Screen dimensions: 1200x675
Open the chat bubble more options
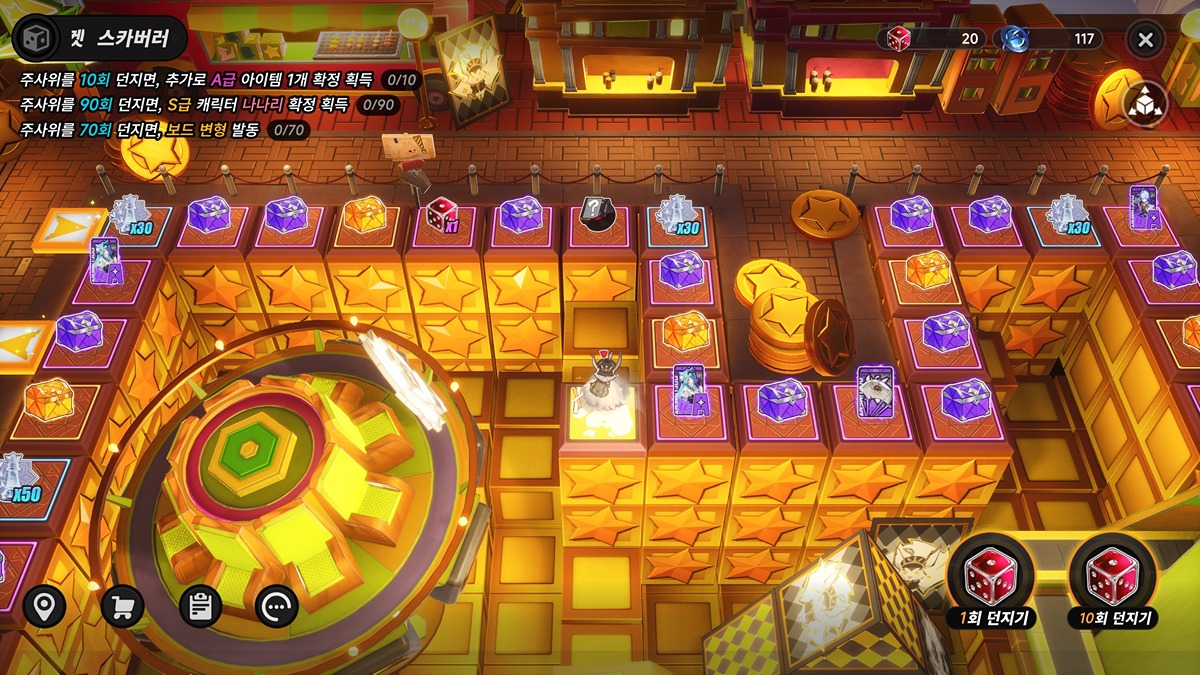tap(277, 606)
